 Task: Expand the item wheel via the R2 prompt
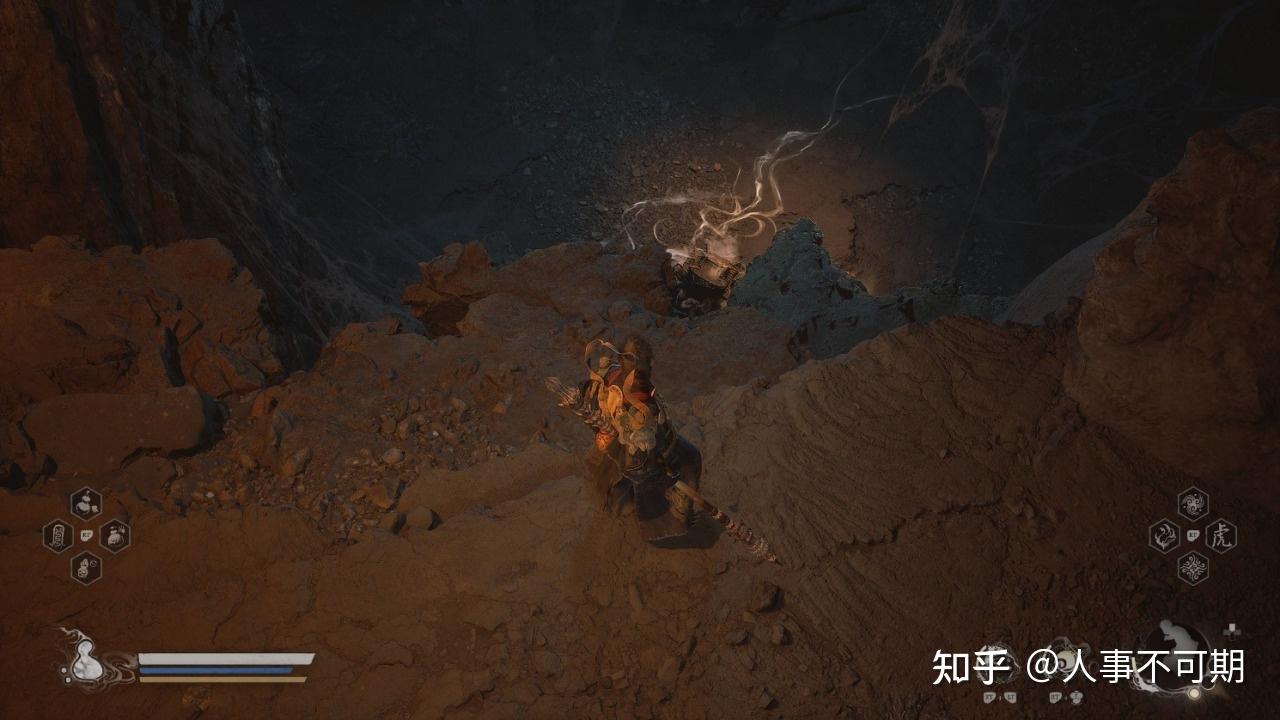coord(85,534)
